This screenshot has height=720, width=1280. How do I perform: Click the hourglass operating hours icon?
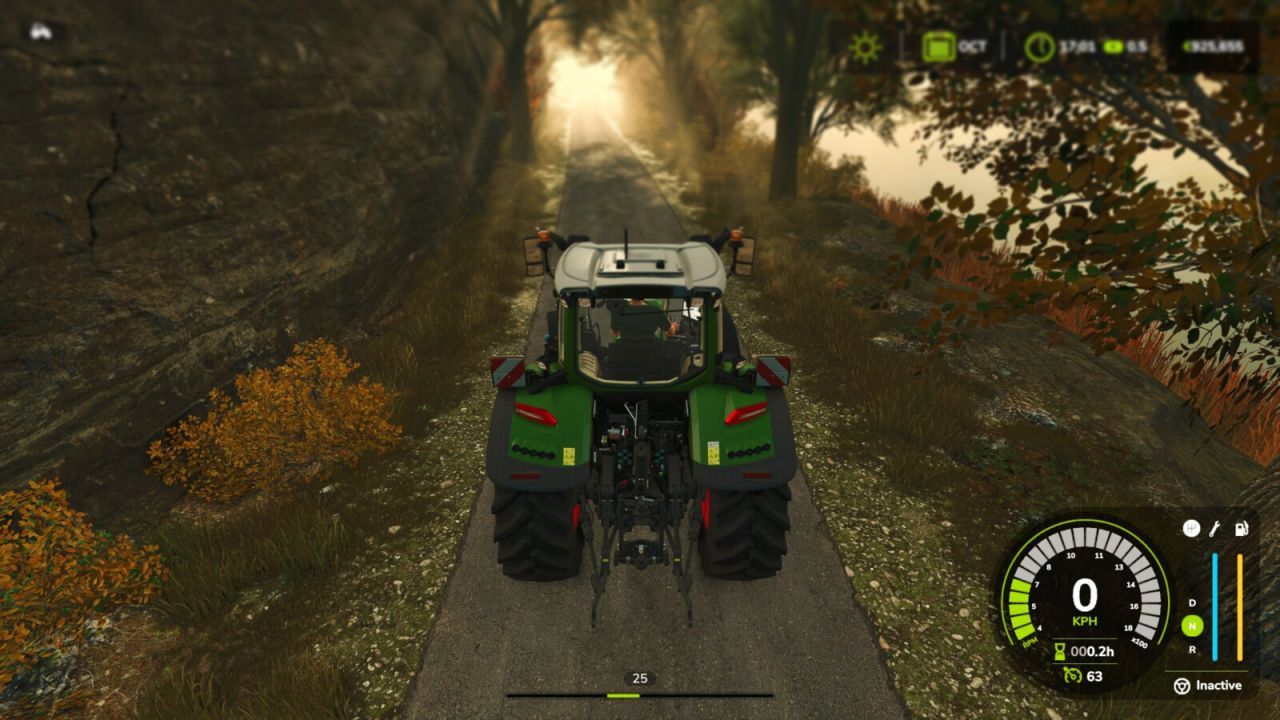tap(1062, 652)
